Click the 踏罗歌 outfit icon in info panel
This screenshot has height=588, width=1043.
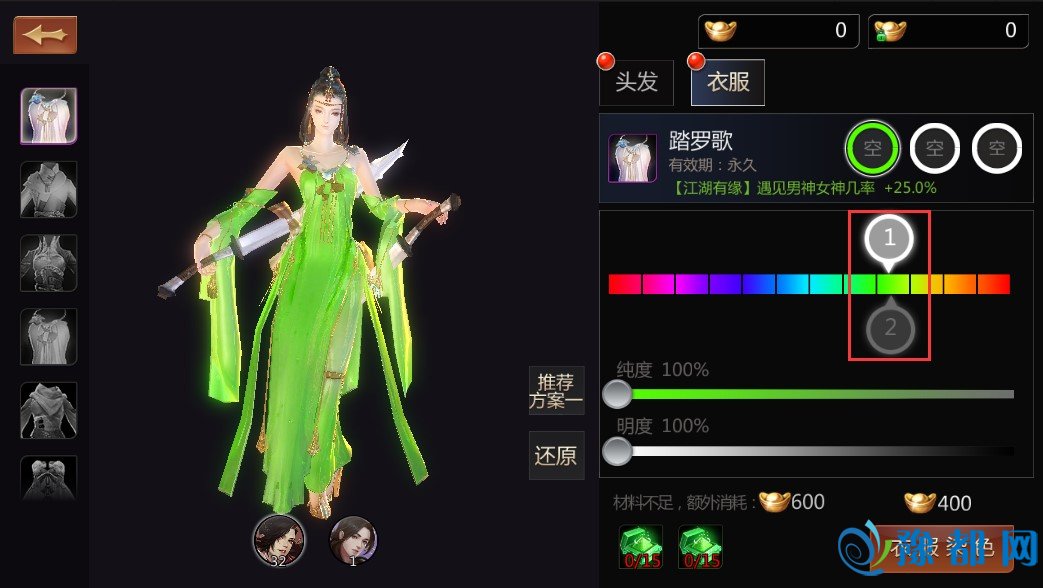coord(633,158)
